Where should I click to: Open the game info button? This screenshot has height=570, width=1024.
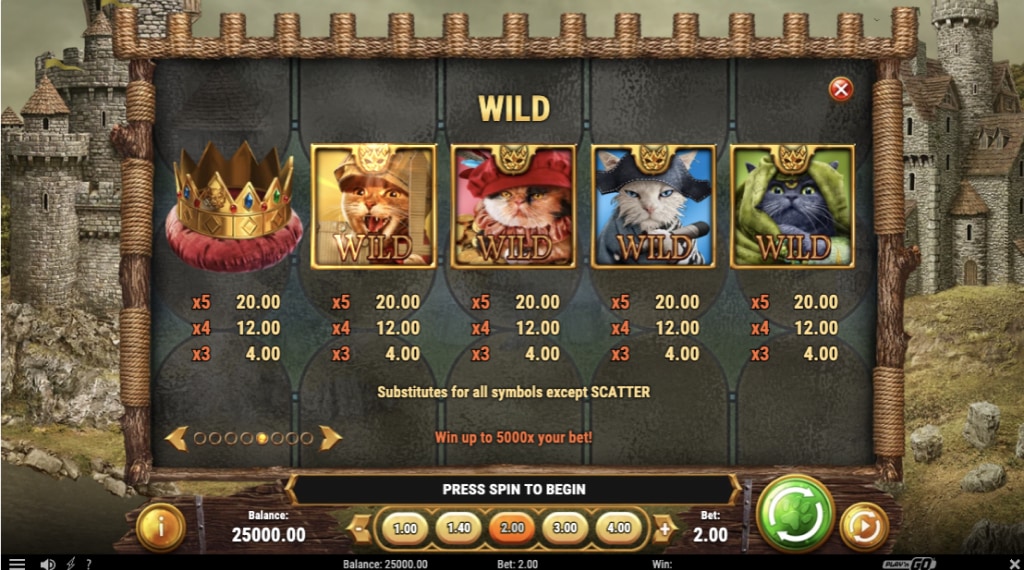click(x=160, y=527)
